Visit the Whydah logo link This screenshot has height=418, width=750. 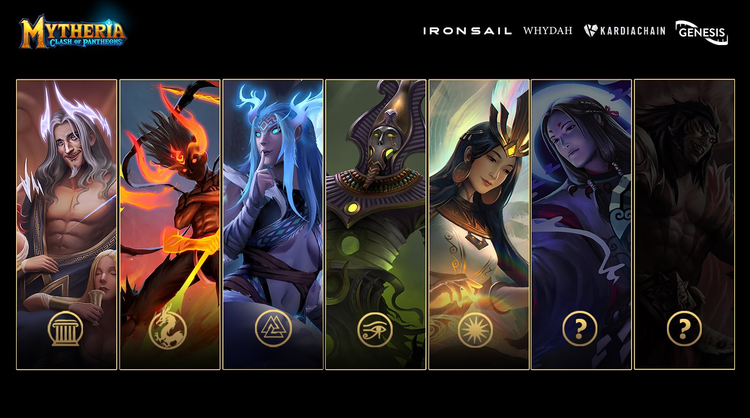tap(548, 31)
